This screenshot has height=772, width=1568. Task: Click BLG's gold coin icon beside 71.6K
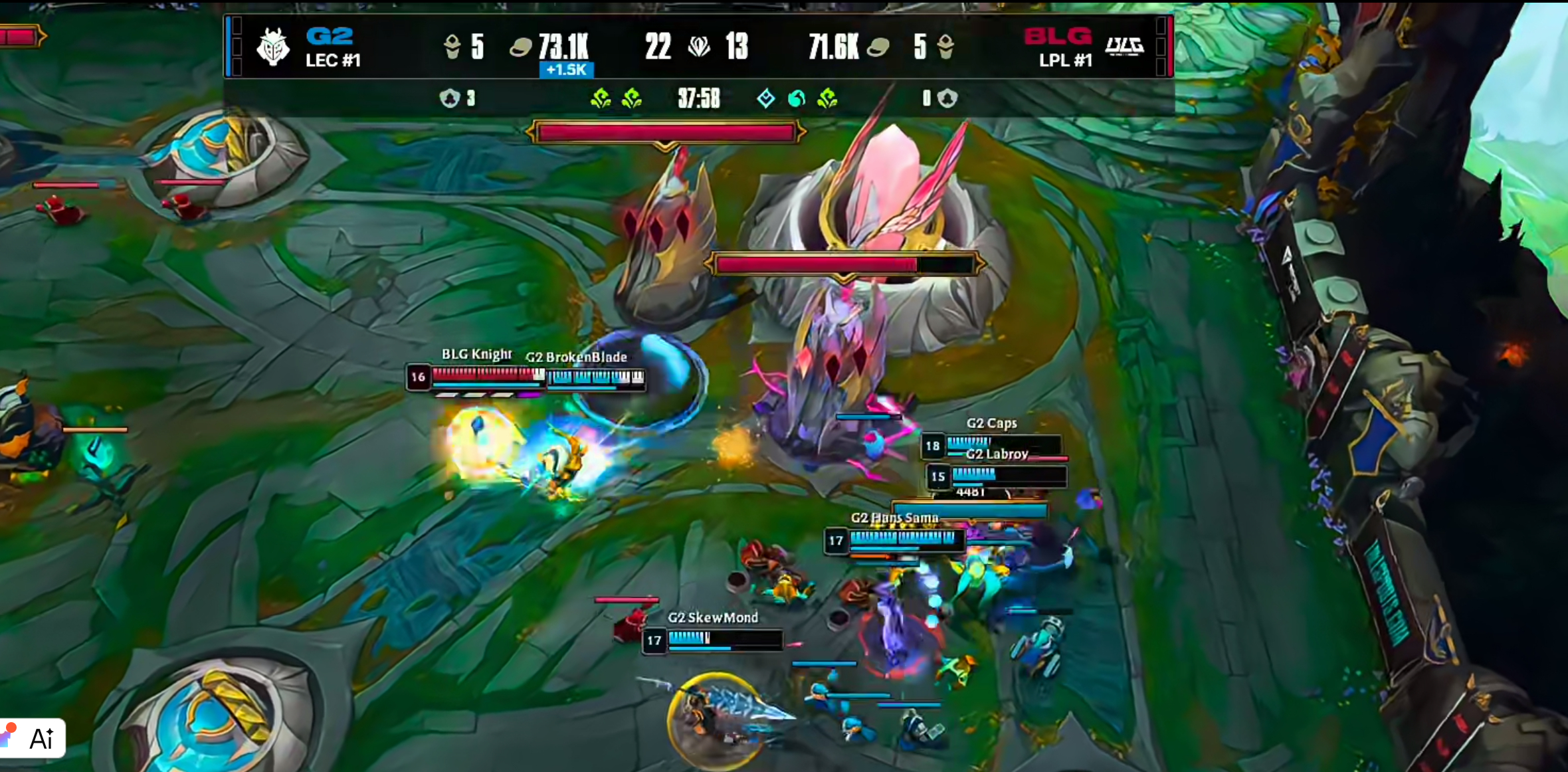(x=878, y=48)
